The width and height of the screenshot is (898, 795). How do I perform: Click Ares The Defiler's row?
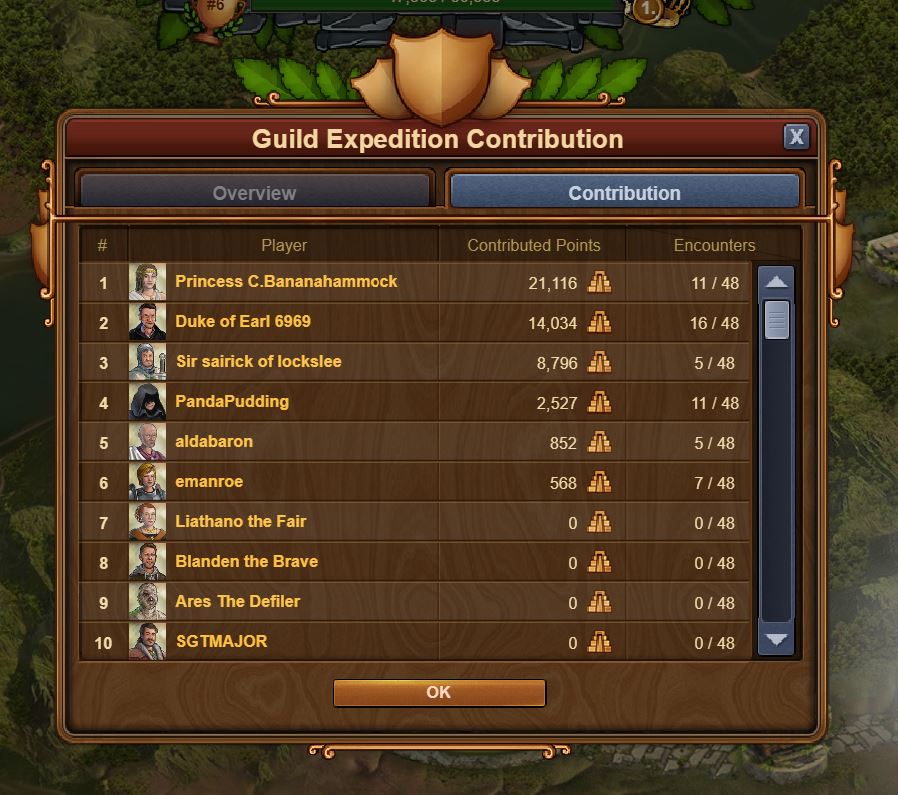[x=237, y=602]
